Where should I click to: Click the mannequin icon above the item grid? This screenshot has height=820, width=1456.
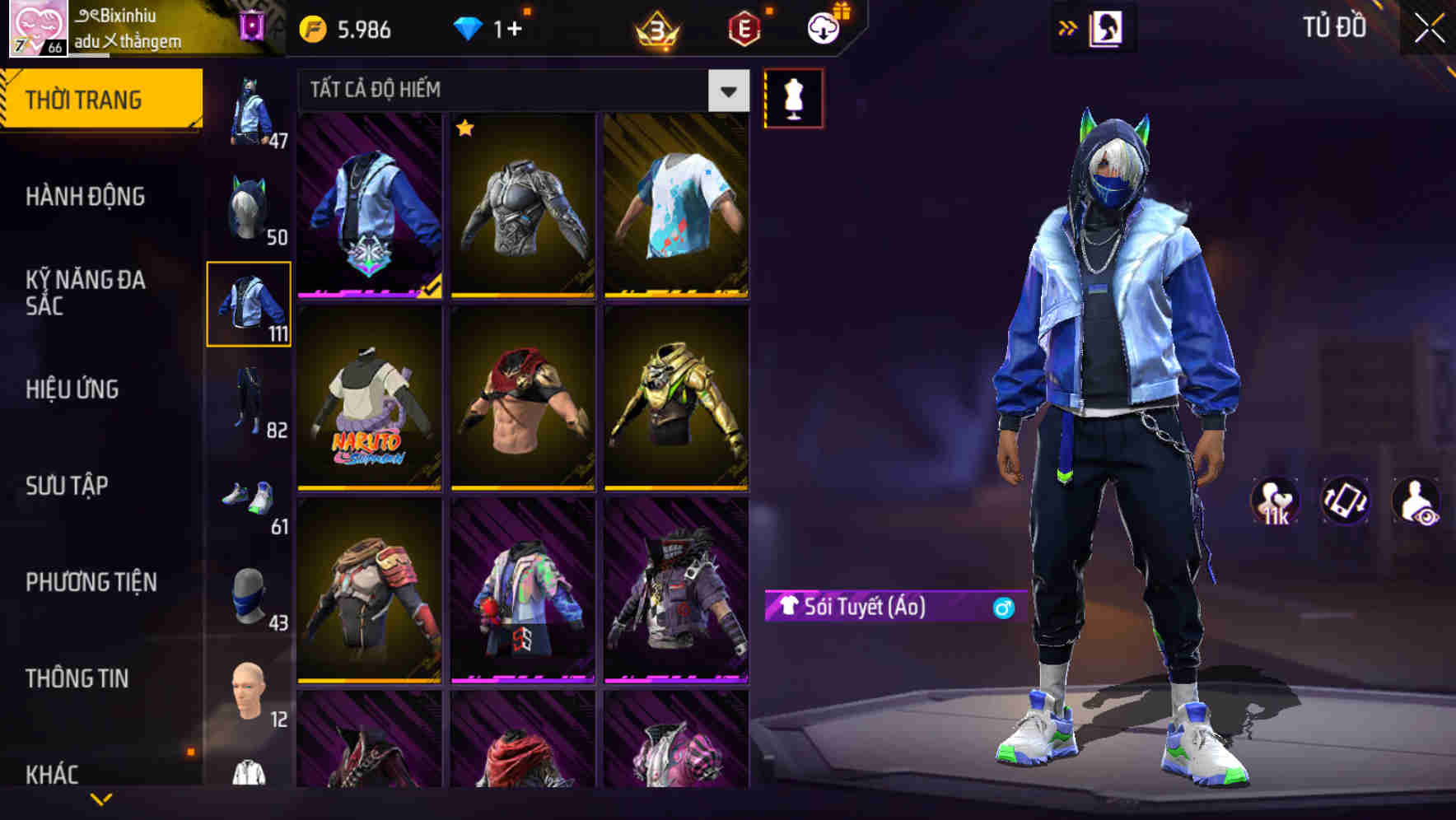click(x=793, y=97)
